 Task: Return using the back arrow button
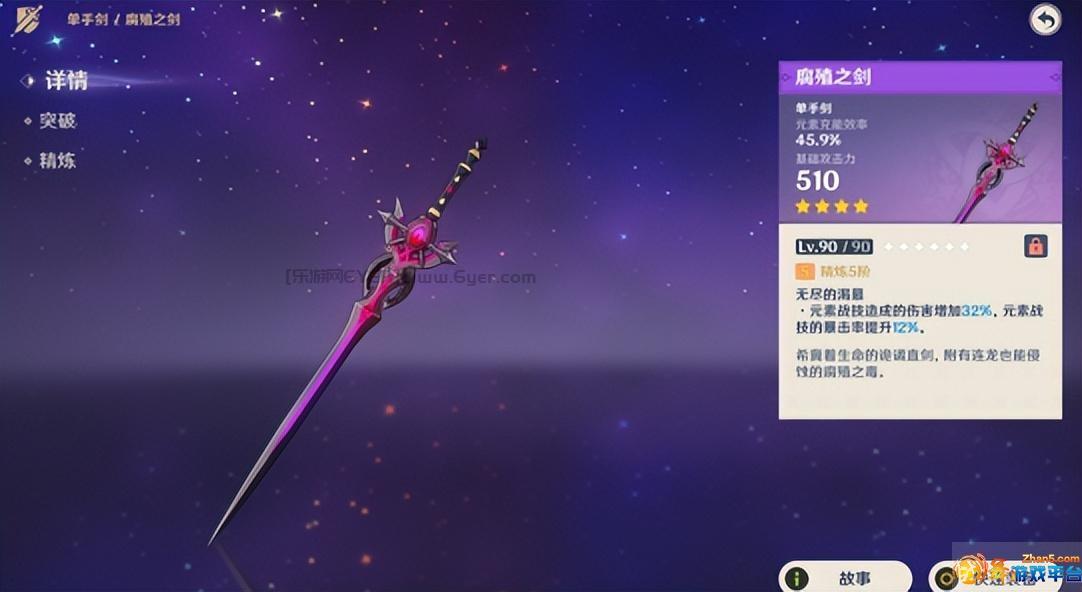tap(1045, 20)
